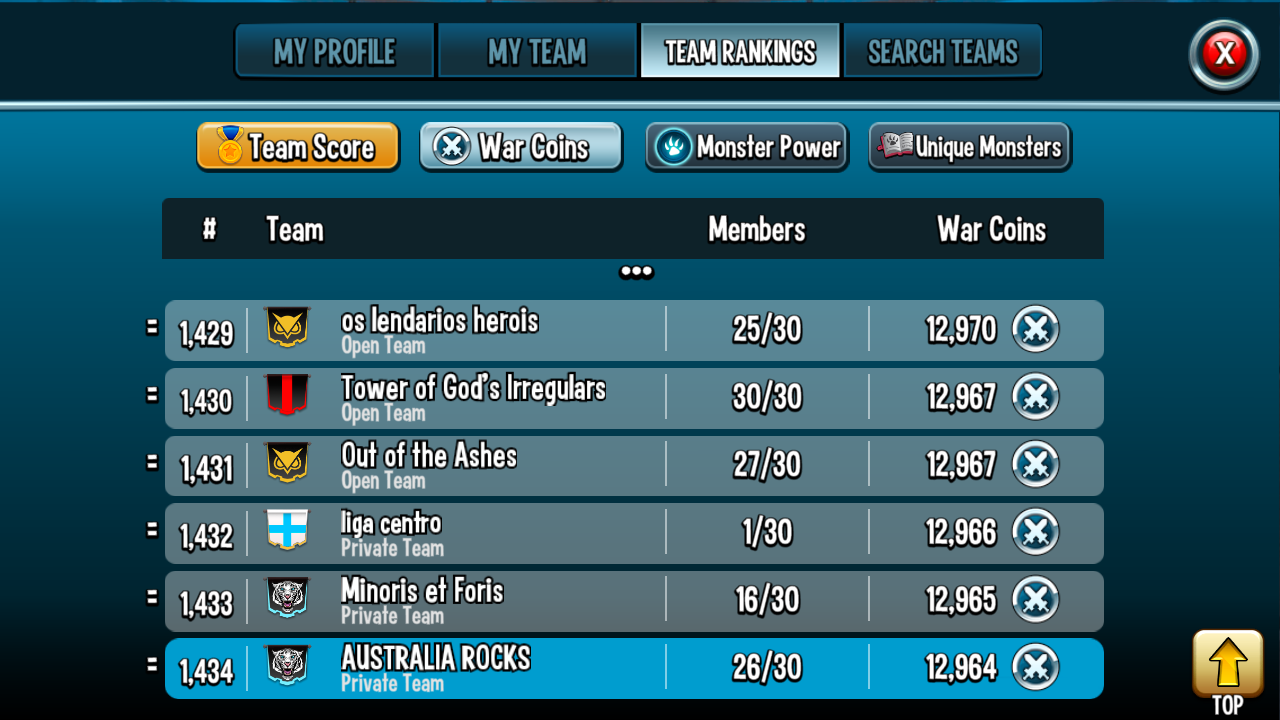Open the SEARCH TEAMS tab
This screenshot has height=720, width=1280.
(x=943, y=50)
